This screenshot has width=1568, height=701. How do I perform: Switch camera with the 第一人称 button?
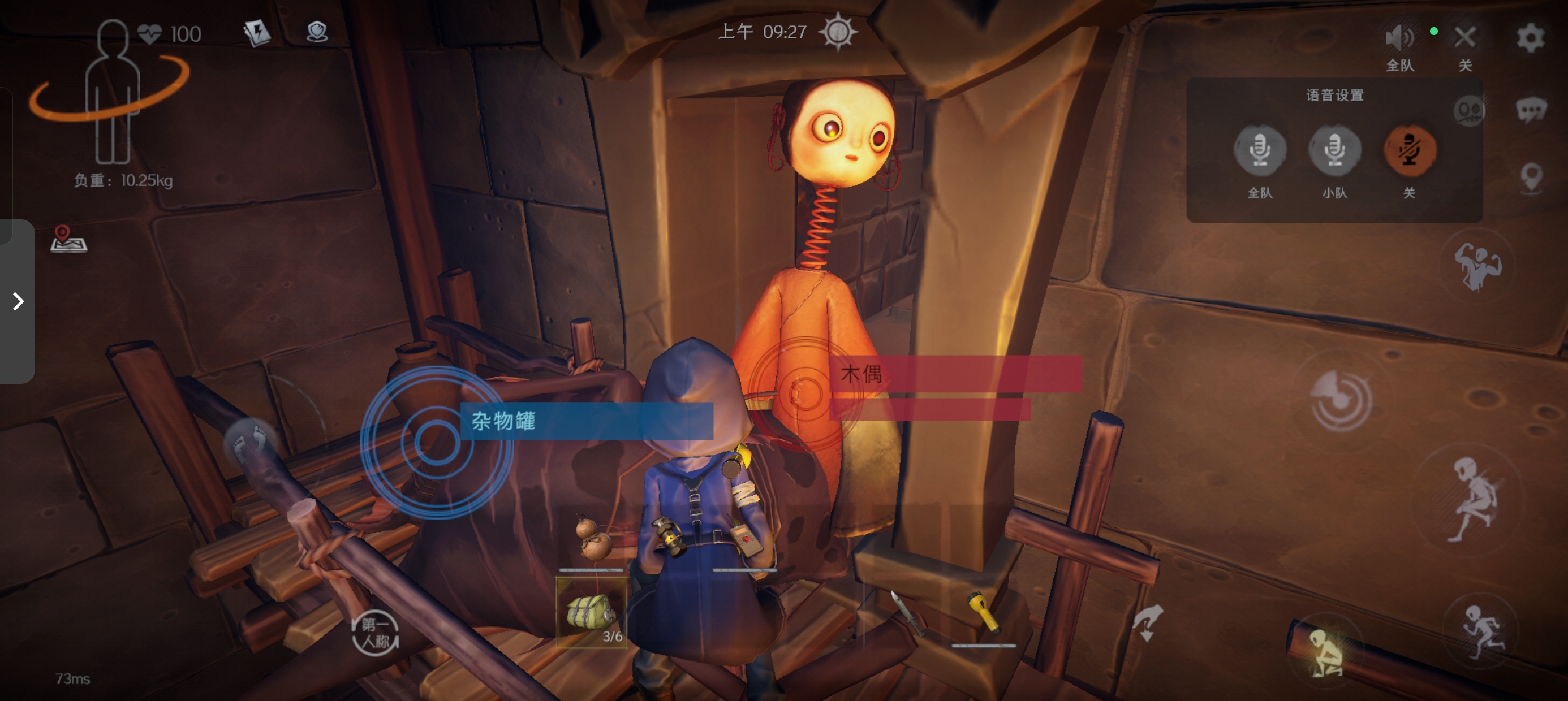[x=374, y=633]
